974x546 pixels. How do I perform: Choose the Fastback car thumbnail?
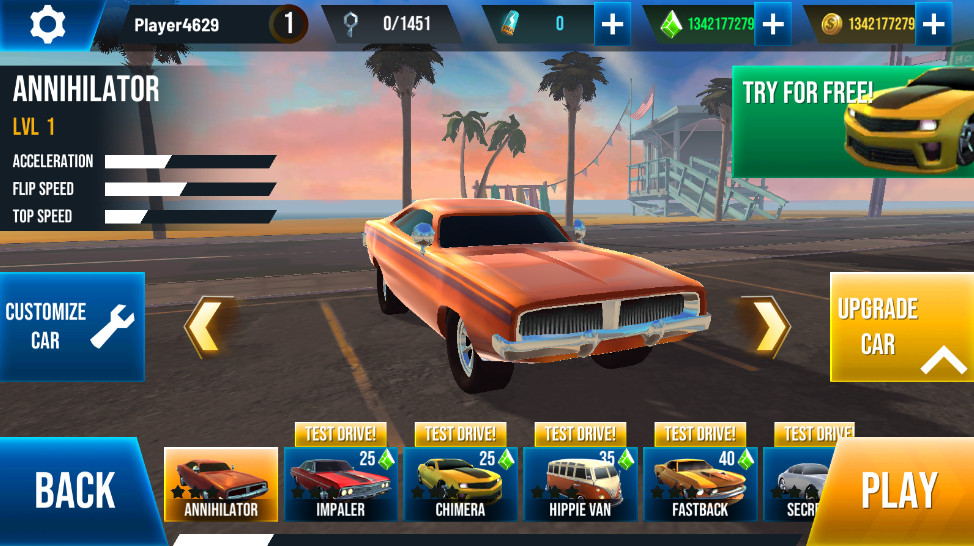(x=701, y=484)
